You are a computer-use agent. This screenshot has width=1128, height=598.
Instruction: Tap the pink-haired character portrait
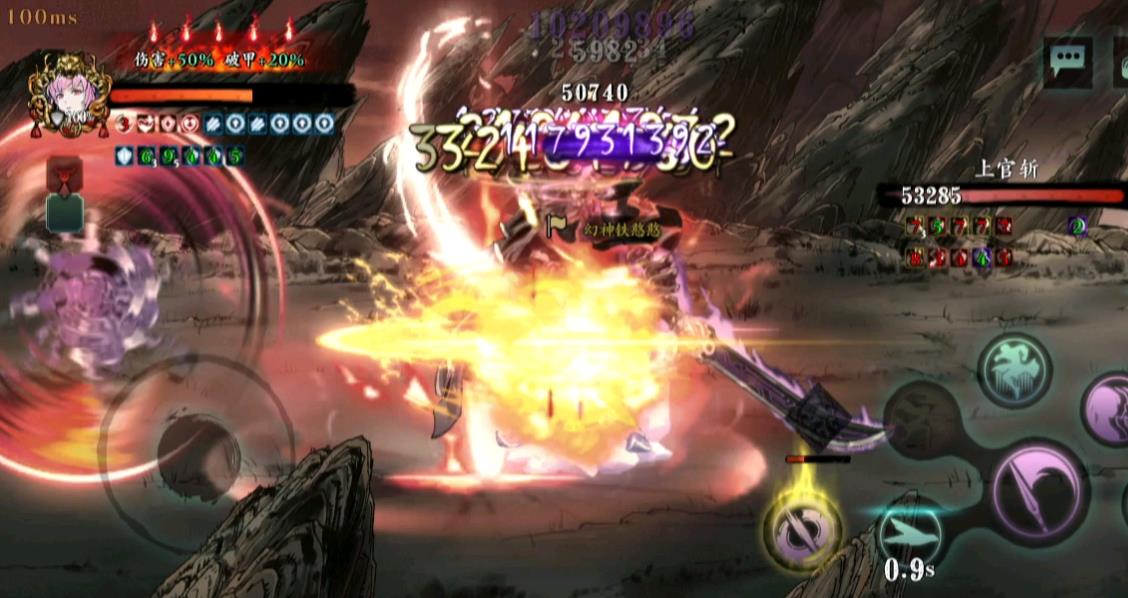(68, 94)
